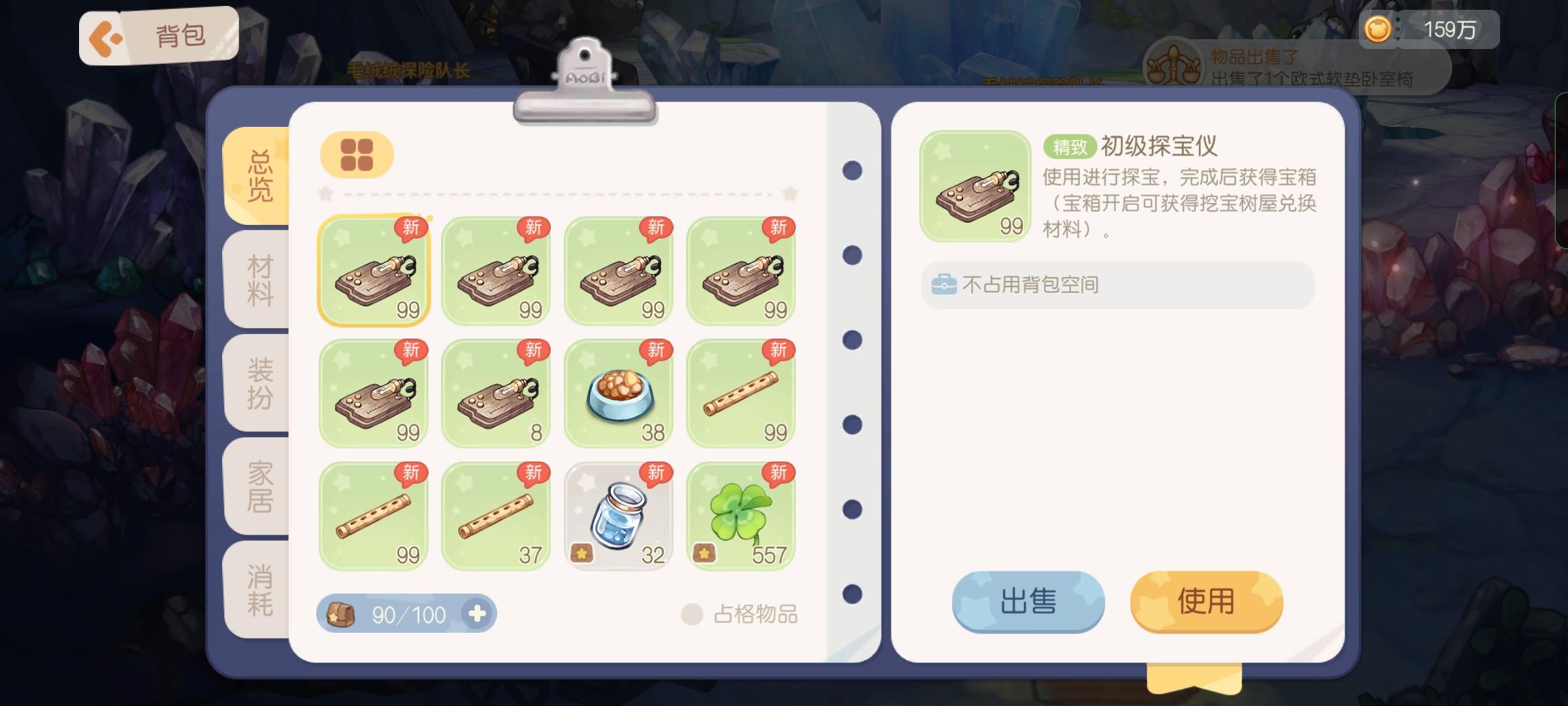Click the 使用 button to use item
This screenshot has width=1568, height=706.
1205,601
